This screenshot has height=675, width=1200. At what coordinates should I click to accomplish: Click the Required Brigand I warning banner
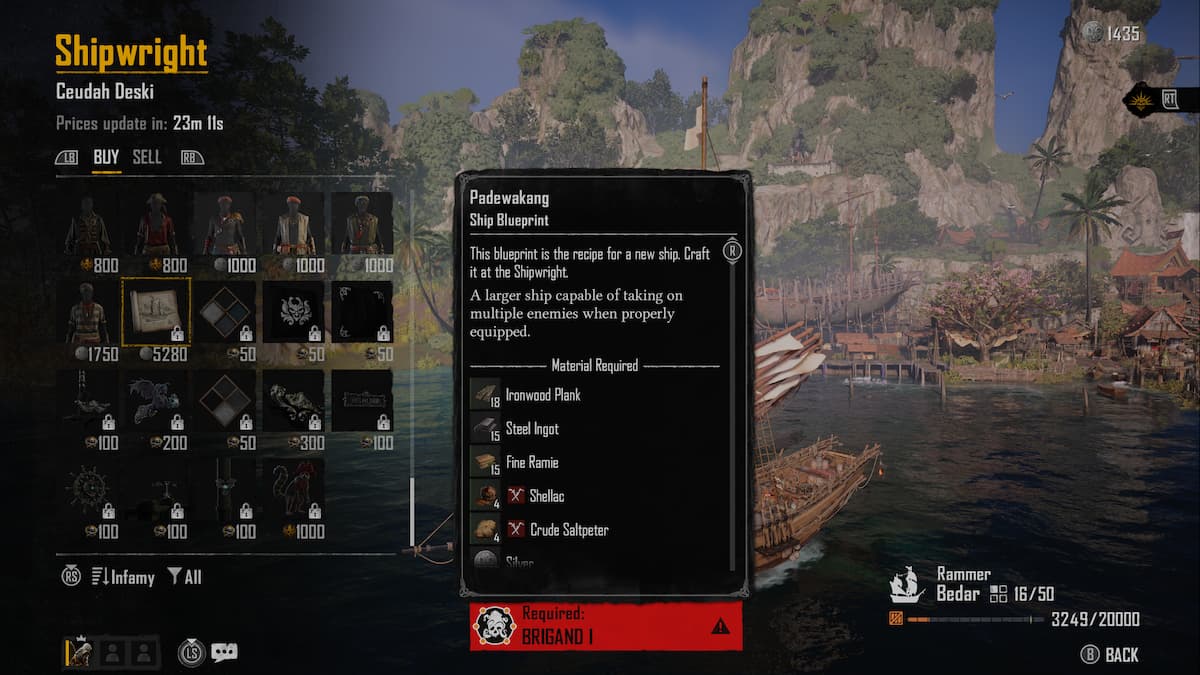pyautogui.click(x=606, y=626)
